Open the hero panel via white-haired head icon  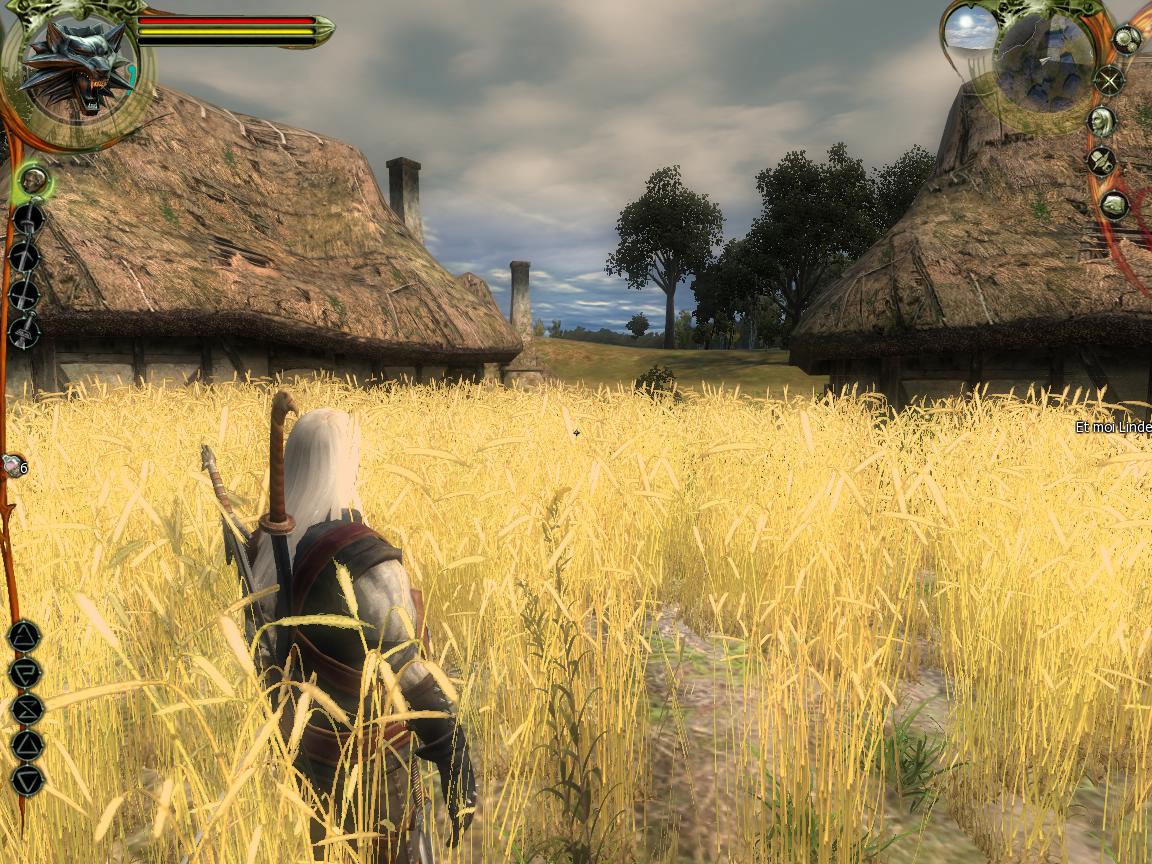1102,122
